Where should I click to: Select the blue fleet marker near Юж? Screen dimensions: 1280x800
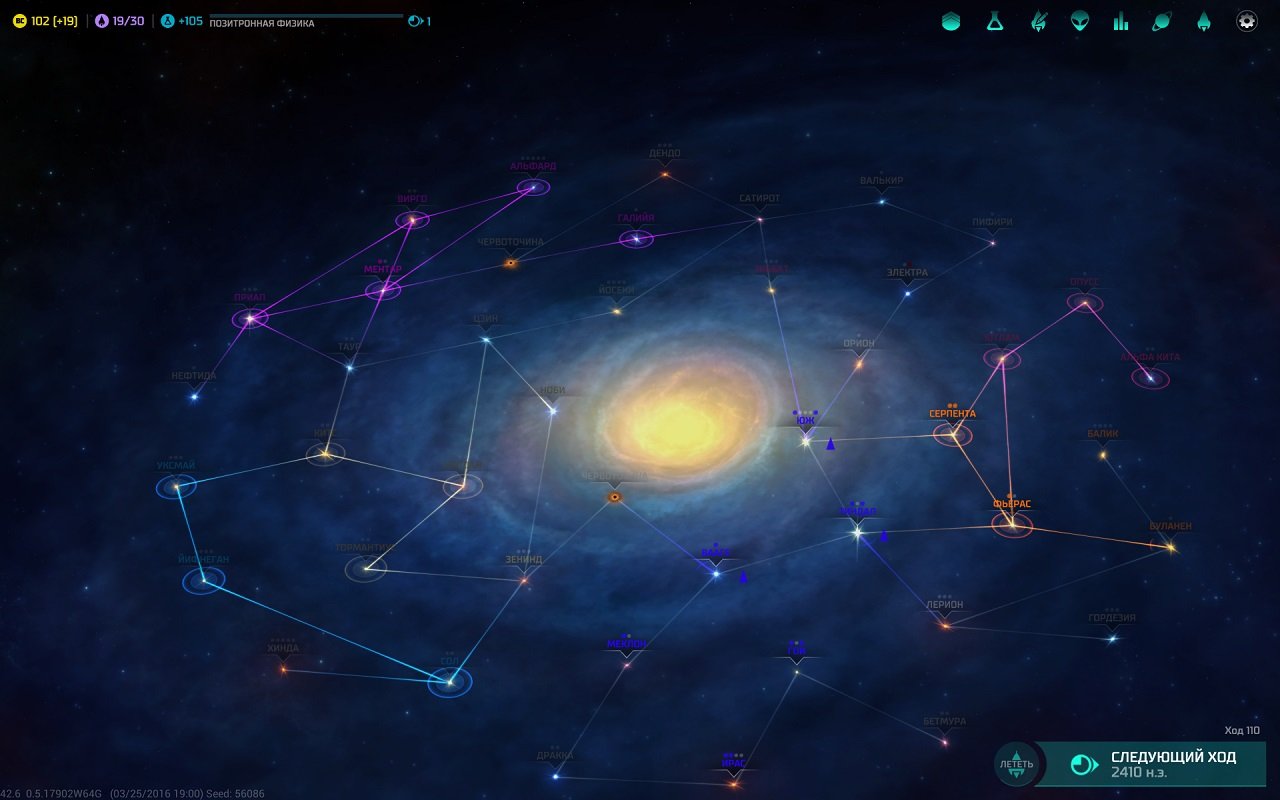click(x=830, y=443)
